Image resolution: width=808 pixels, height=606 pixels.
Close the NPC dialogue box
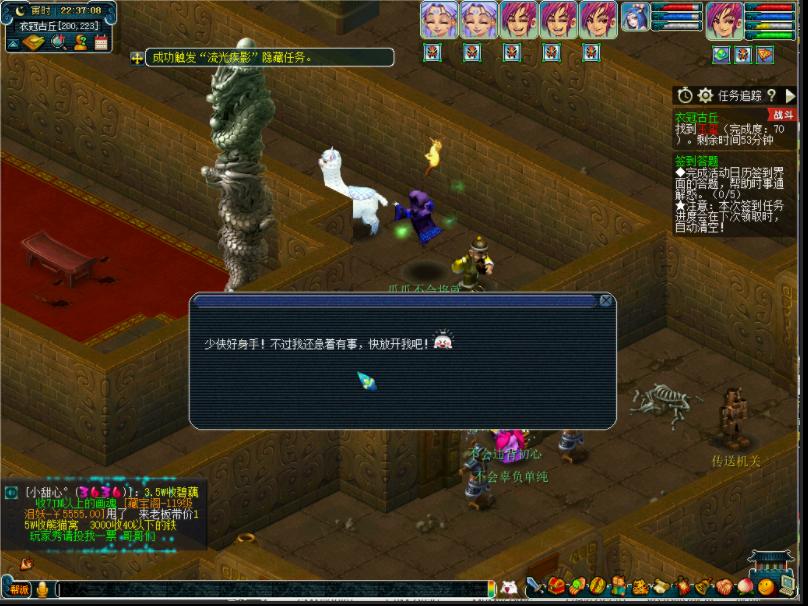click(x=606, y=300)
